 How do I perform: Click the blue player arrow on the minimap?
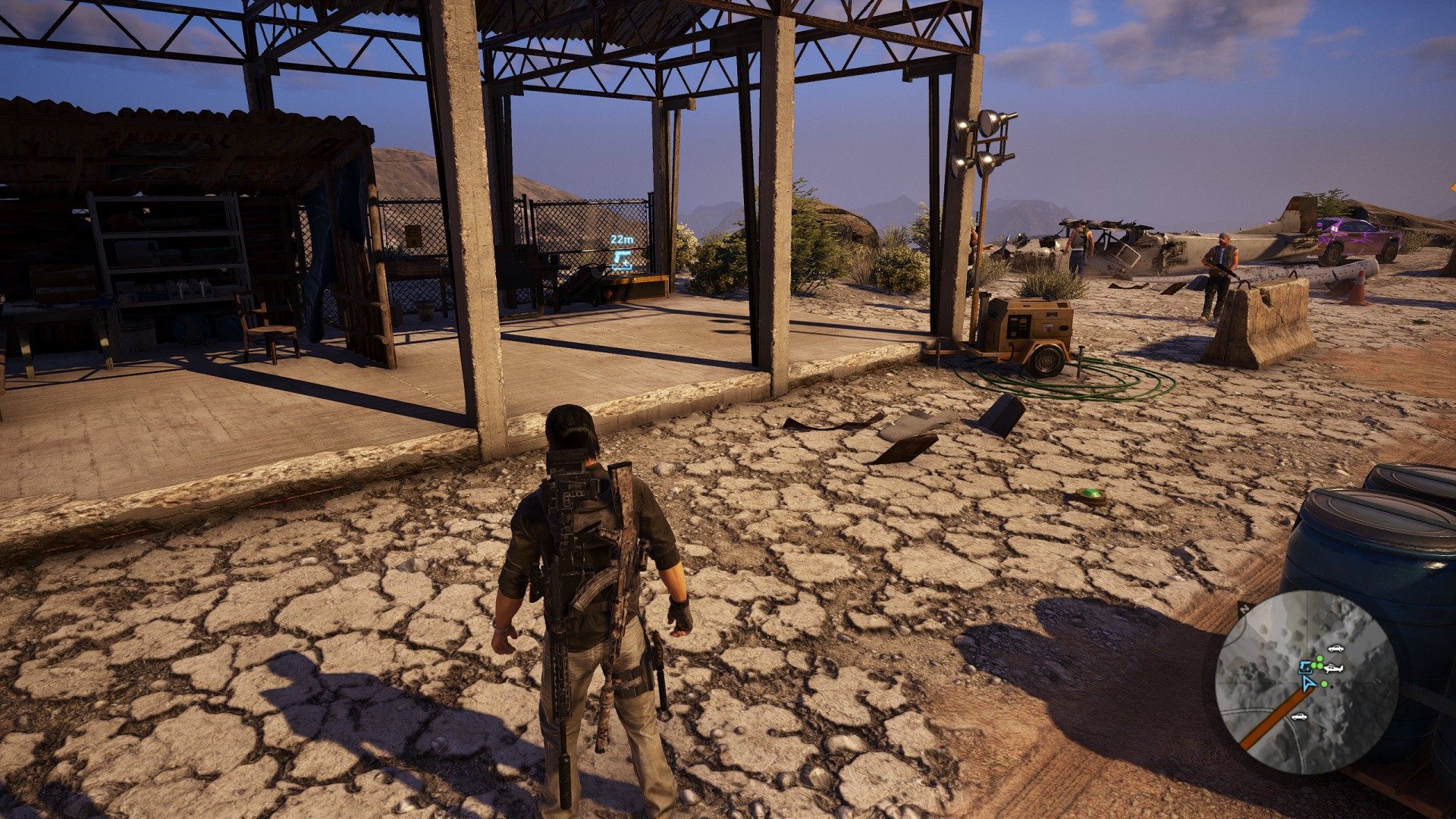click(x=1309, y=682)
